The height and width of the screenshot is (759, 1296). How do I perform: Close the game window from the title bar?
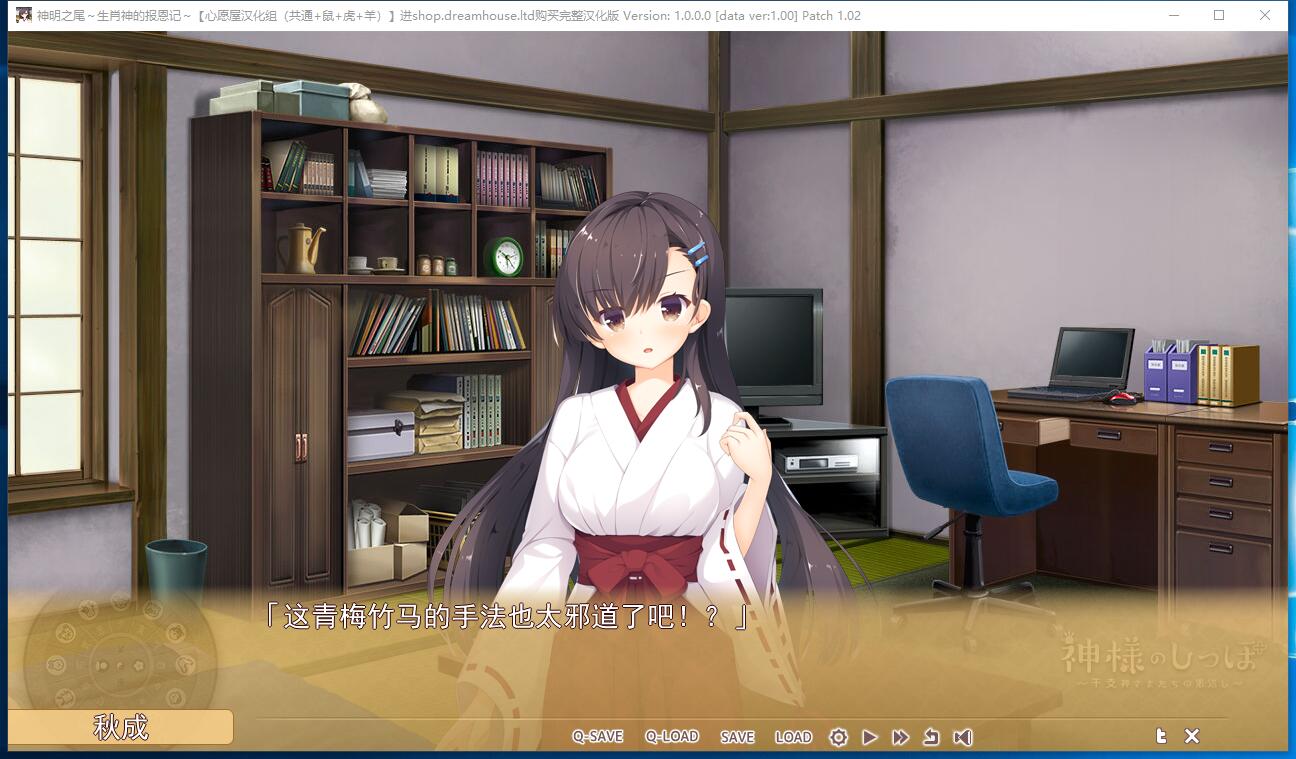1264,15
